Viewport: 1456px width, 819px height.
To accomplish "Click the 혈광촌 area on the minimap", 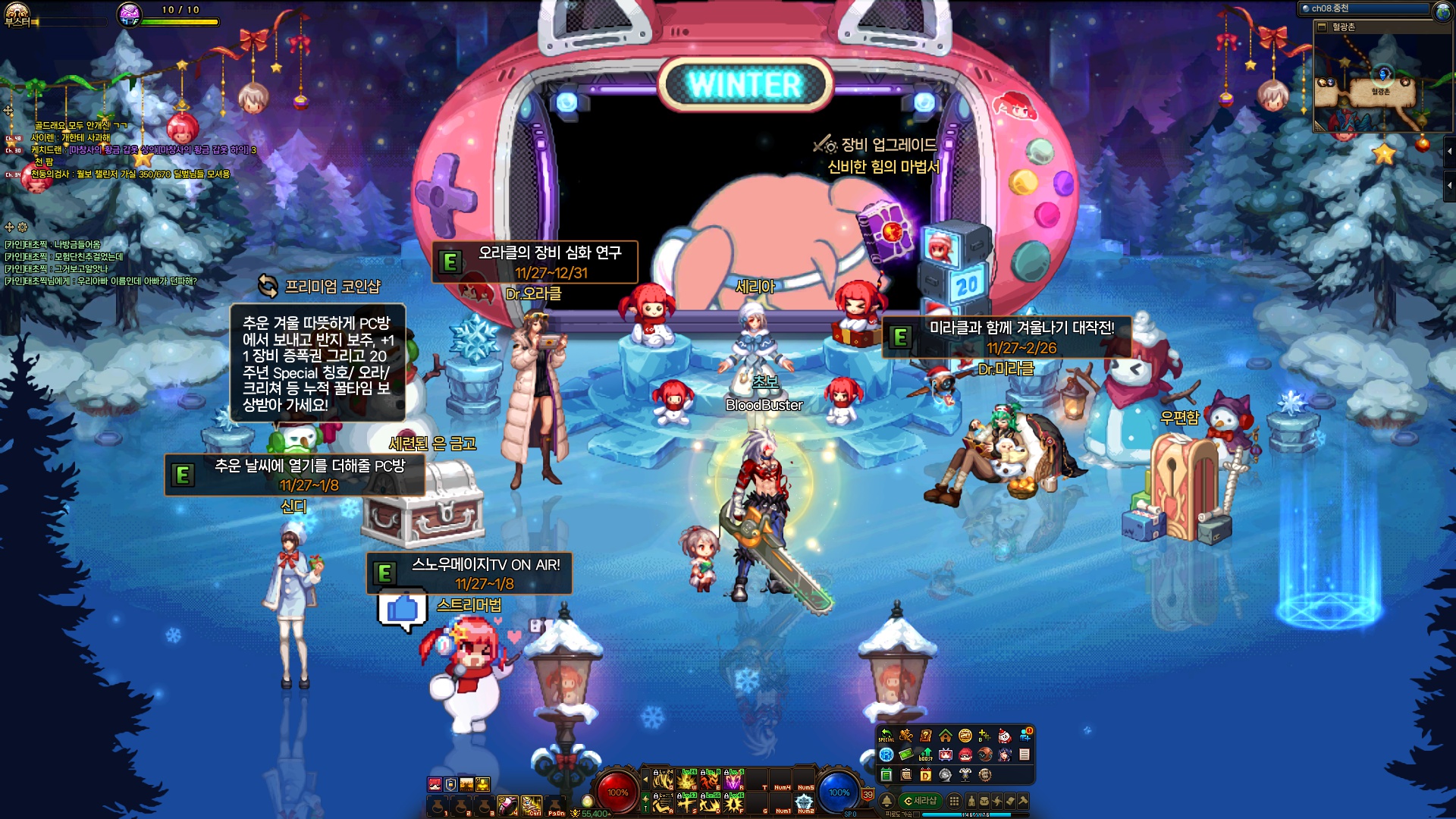I will (x=1381, y=92).
